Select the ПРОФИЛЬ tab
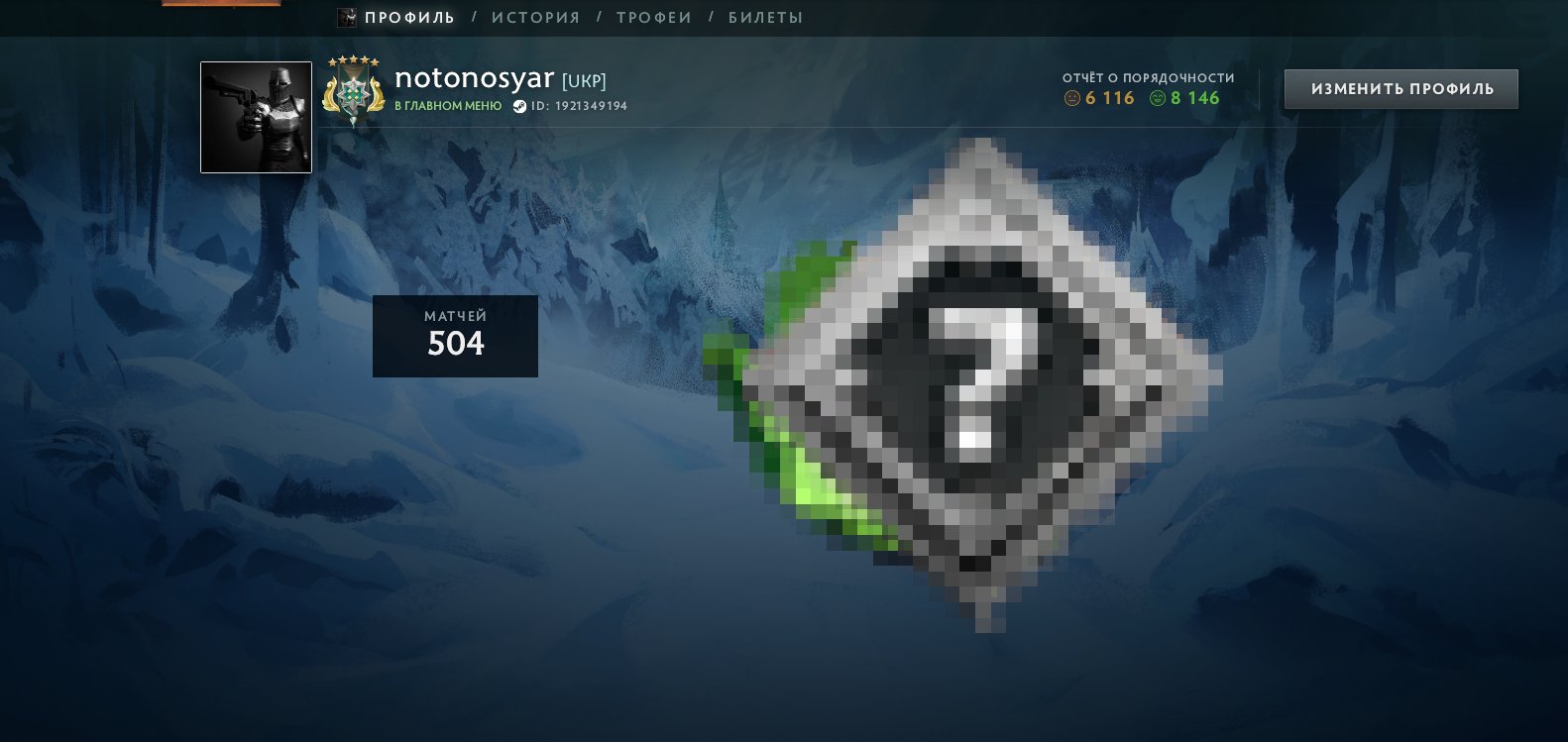Screen dimensions: 1568x742 coord(407,17)
